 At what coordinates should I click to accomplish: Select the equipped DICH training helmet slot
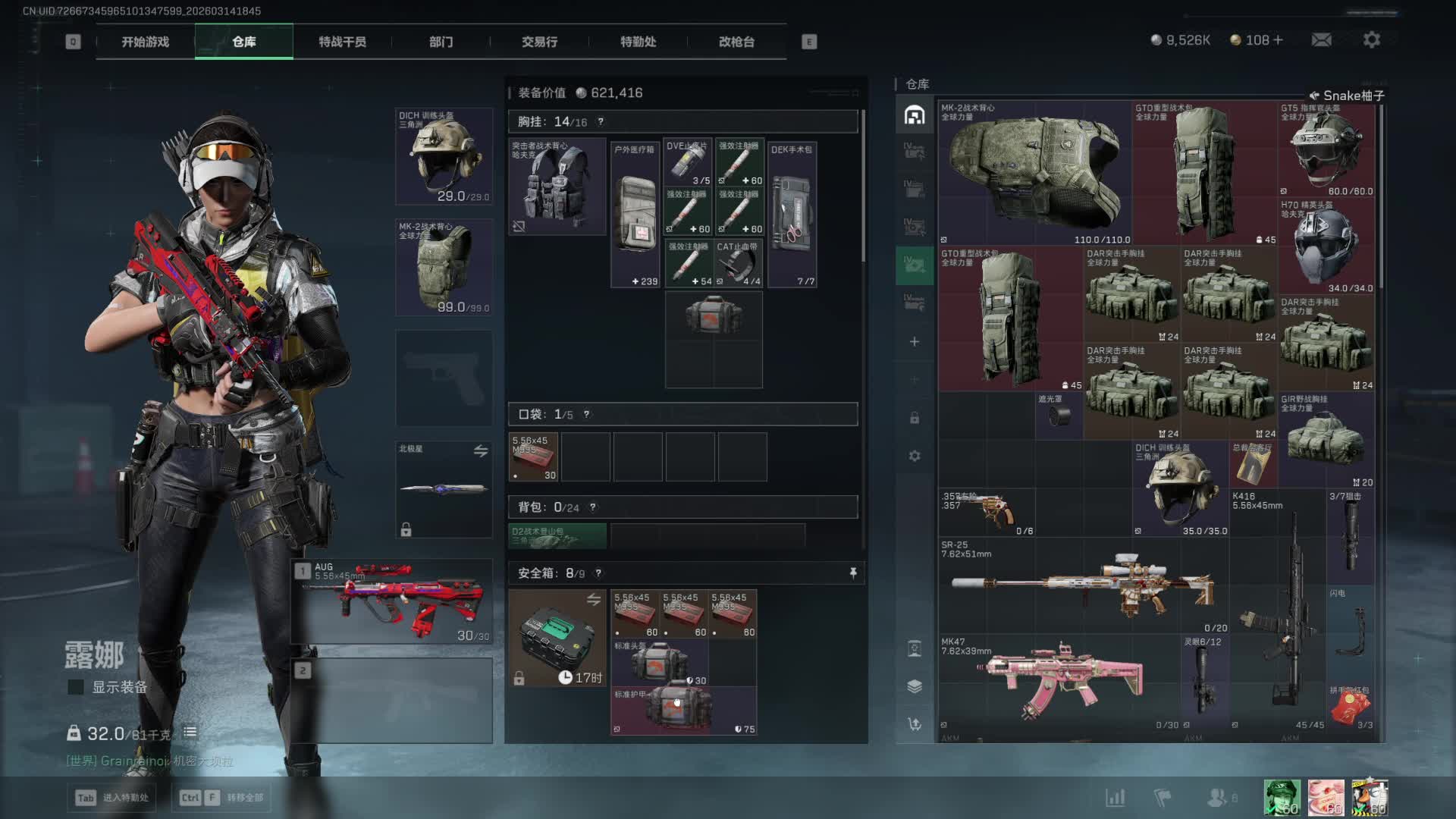click(444, 156)
